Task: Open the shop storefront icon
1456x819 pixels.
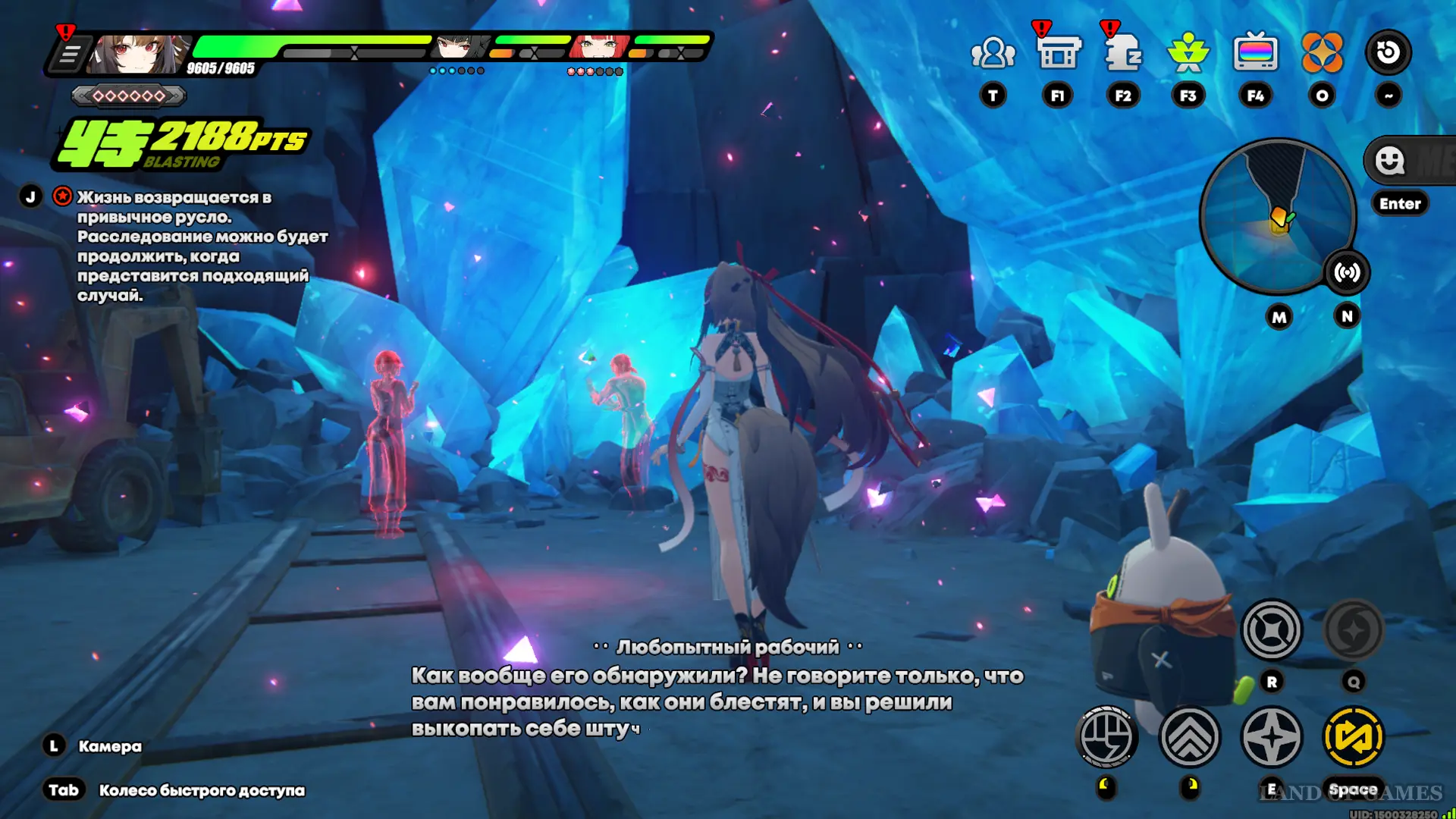Action: (x=1058, y=53)
